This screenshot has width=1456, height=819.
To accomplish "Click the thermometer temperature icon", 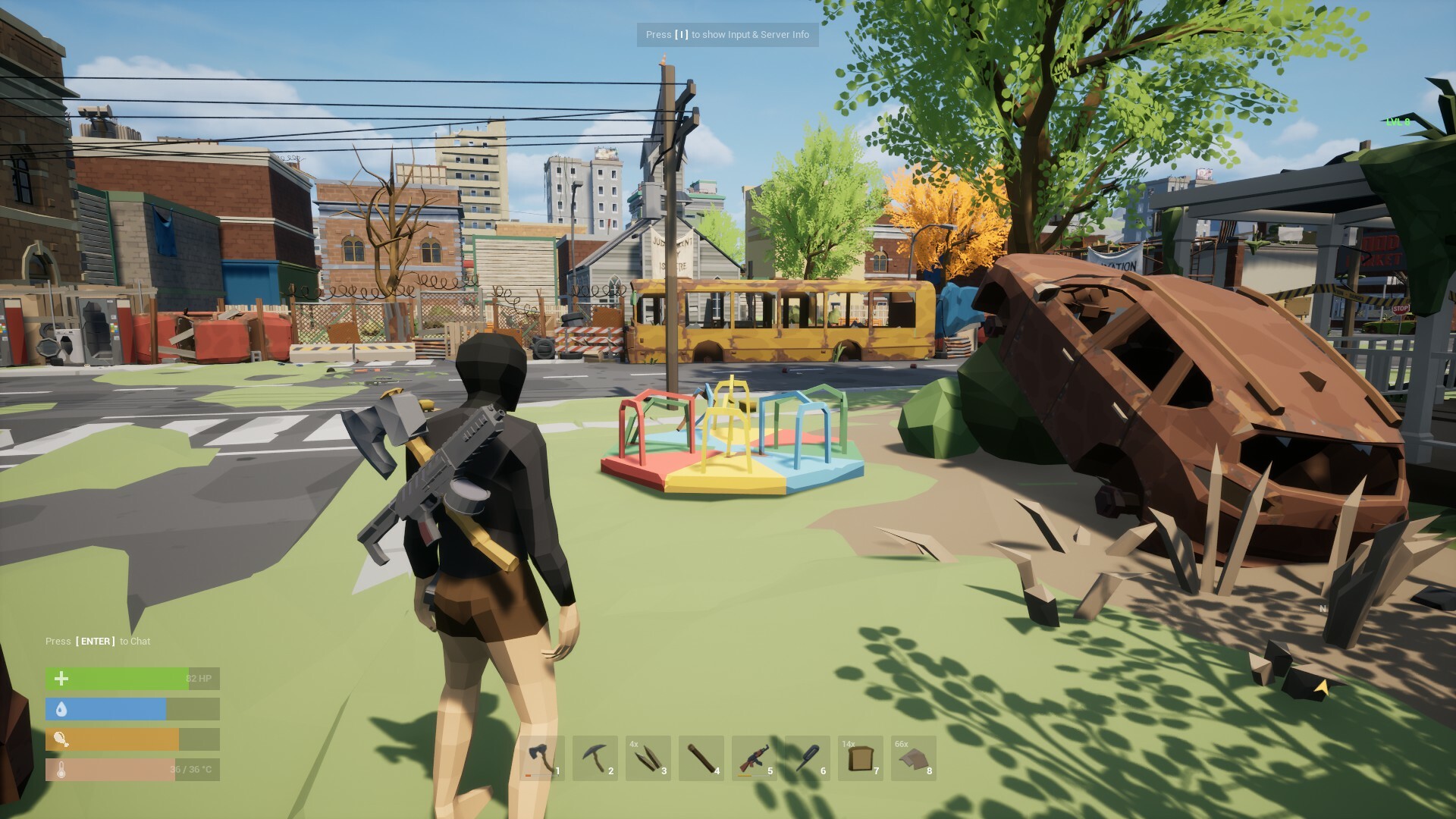I will (60, 769).
